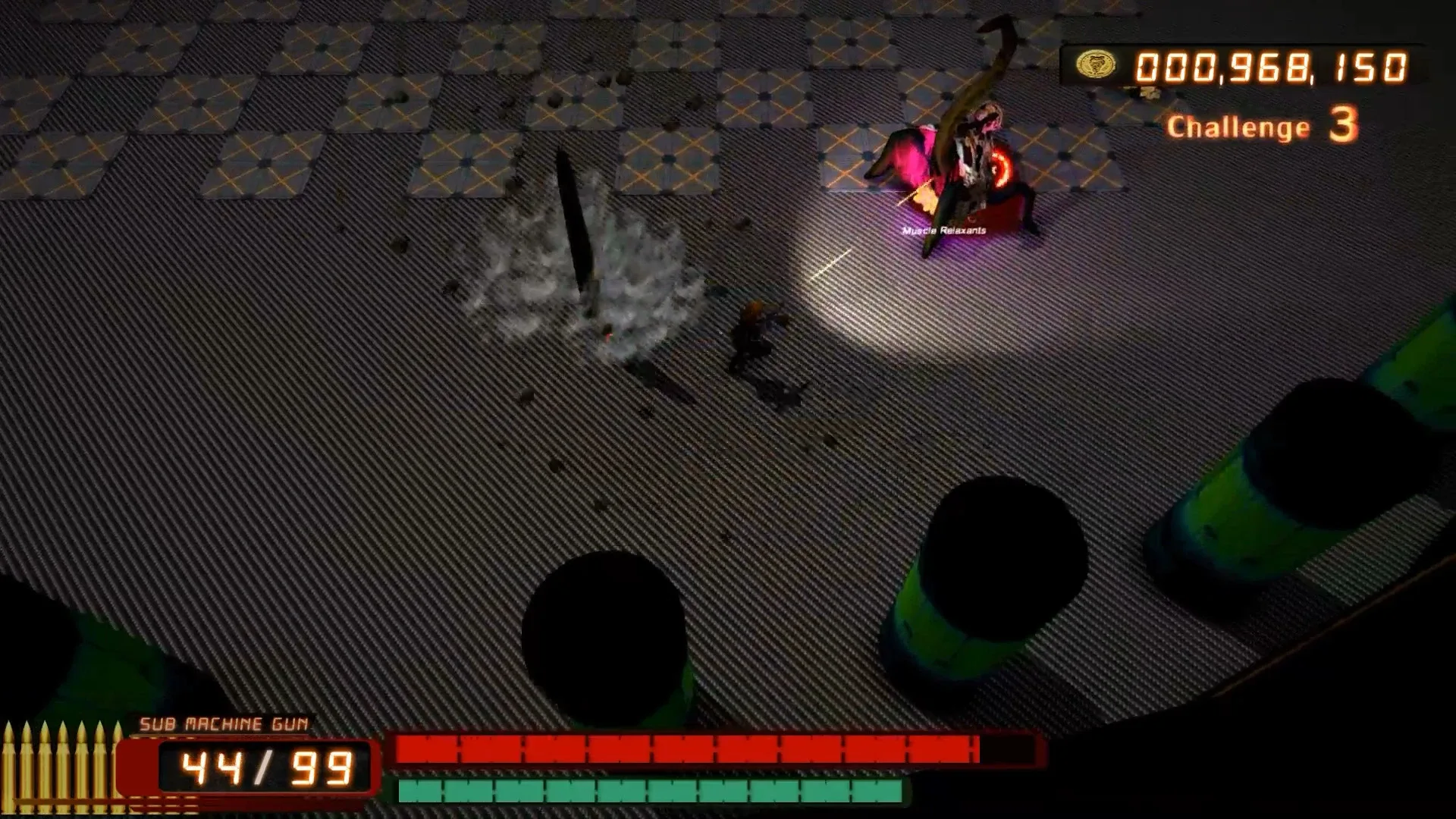Viewport: 1456px width, 819px height.
Task: Click the black sword stuck in the floor
Action: point(573,227)
